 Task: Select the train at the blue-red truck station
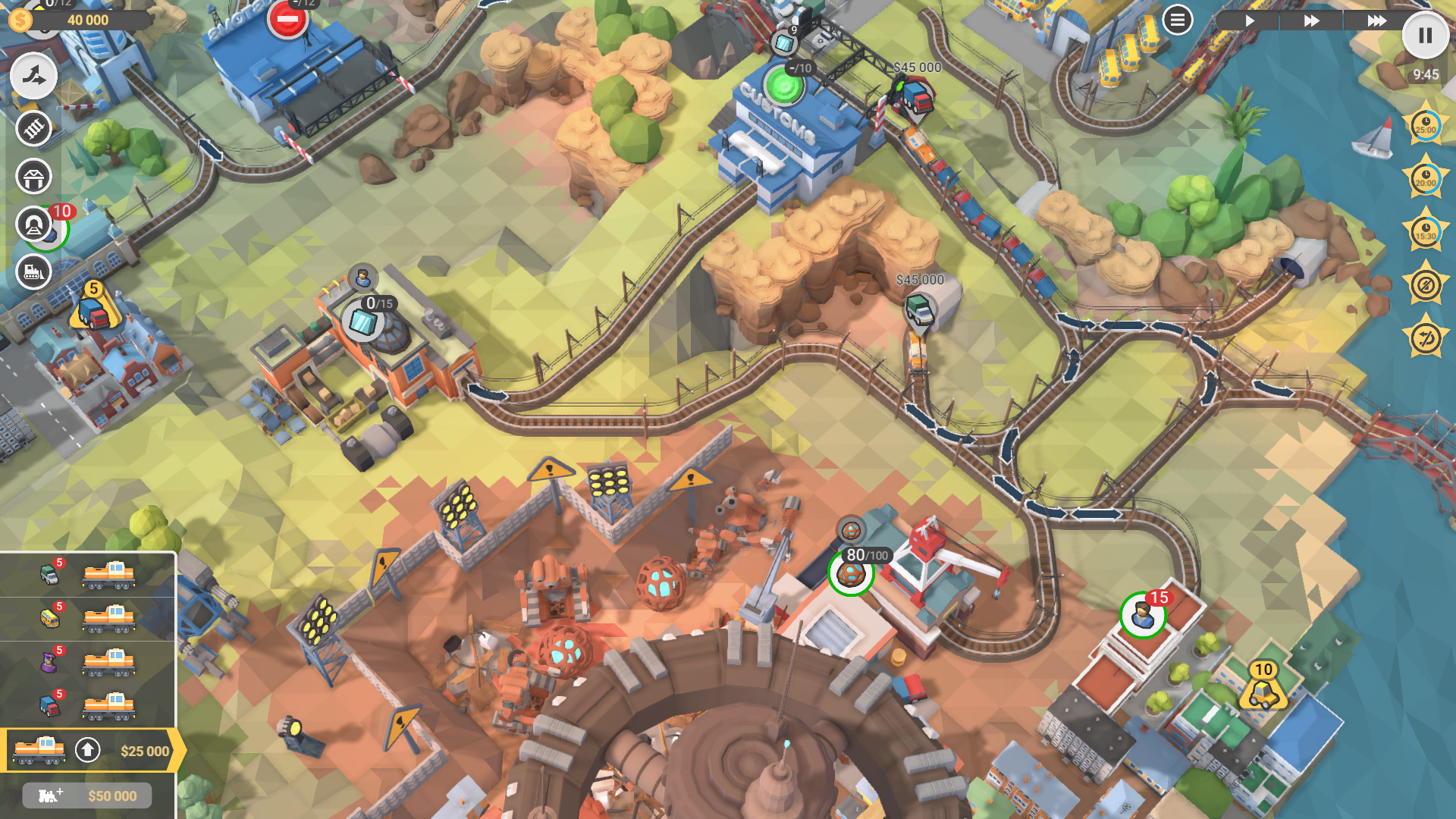click(109, 707)
